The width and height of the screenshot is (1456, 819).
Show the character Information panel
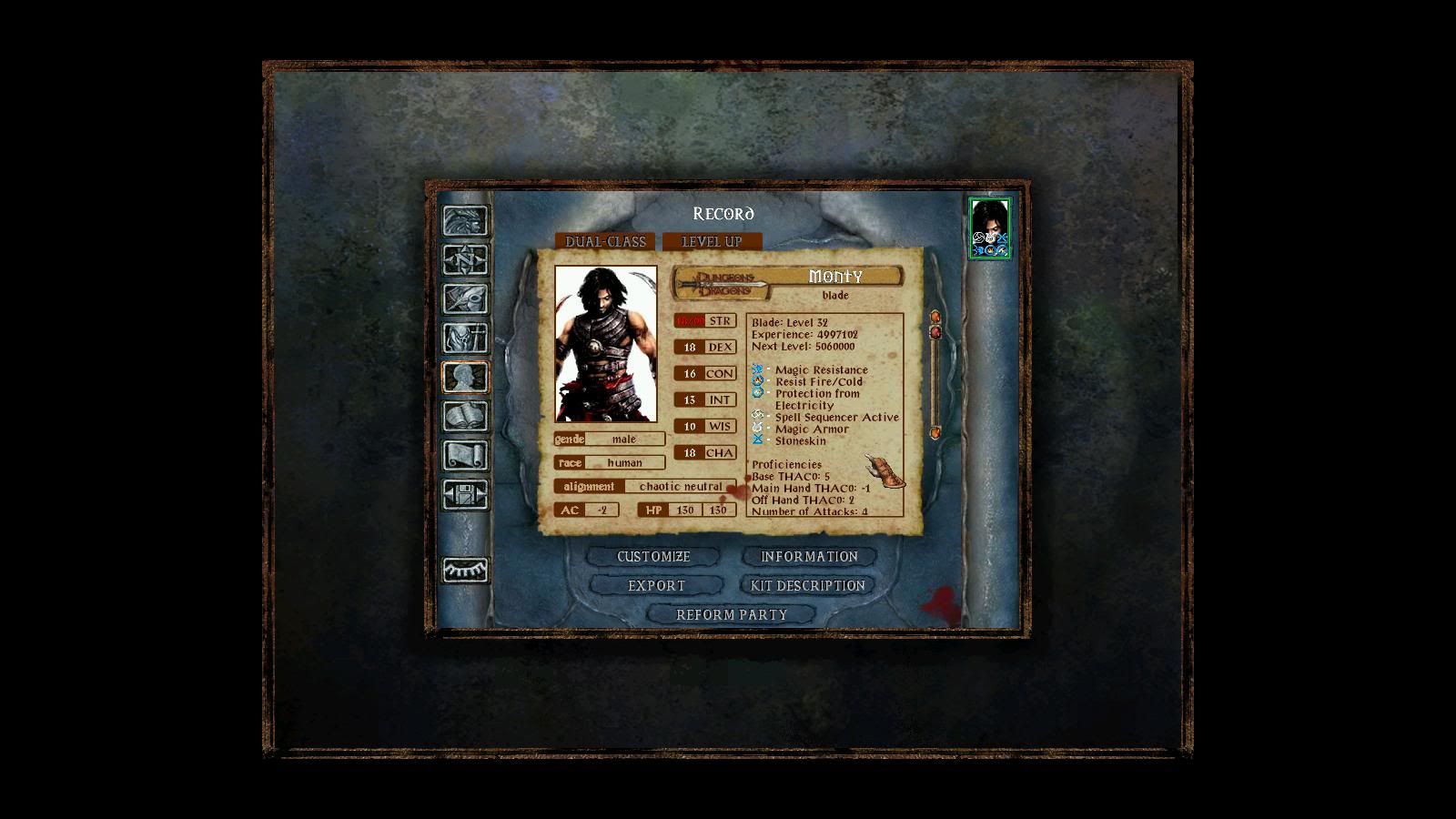coord(809,556)
